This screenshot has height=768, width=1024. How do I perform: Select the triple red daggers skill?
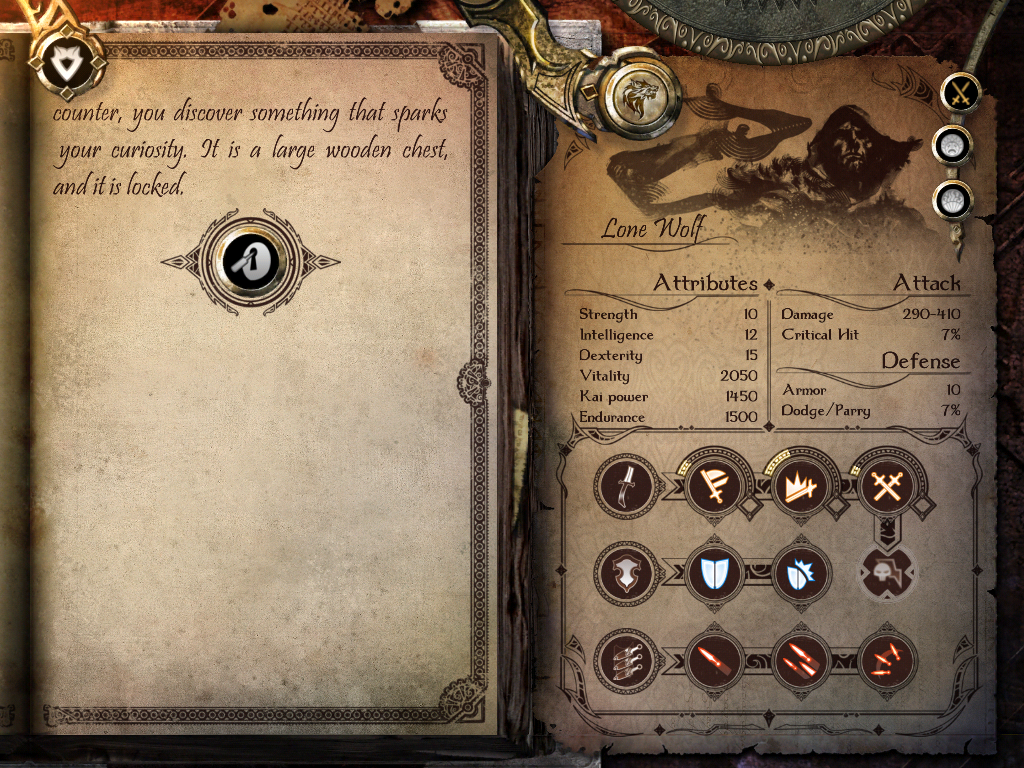pos(802,660)
